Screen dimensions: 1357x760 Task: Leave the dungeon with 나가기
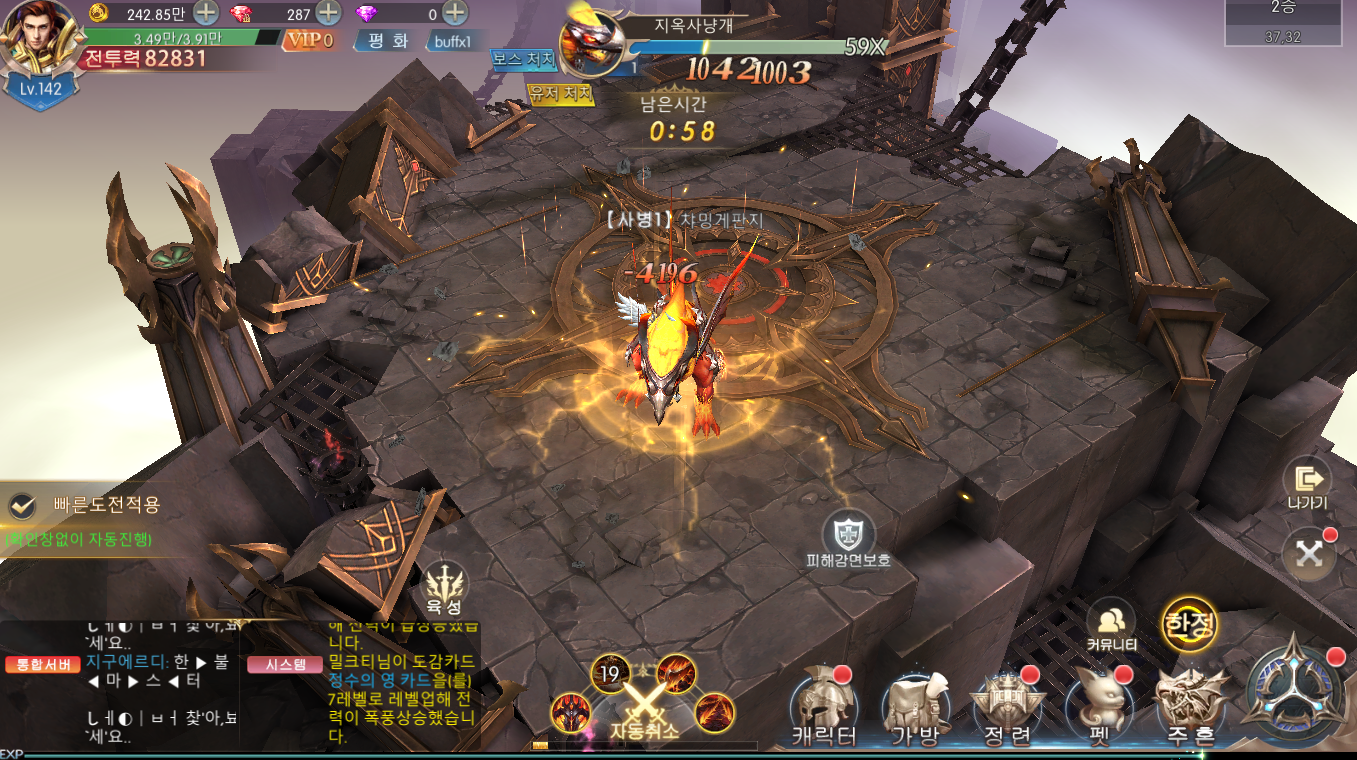[x=1307, y=485]
